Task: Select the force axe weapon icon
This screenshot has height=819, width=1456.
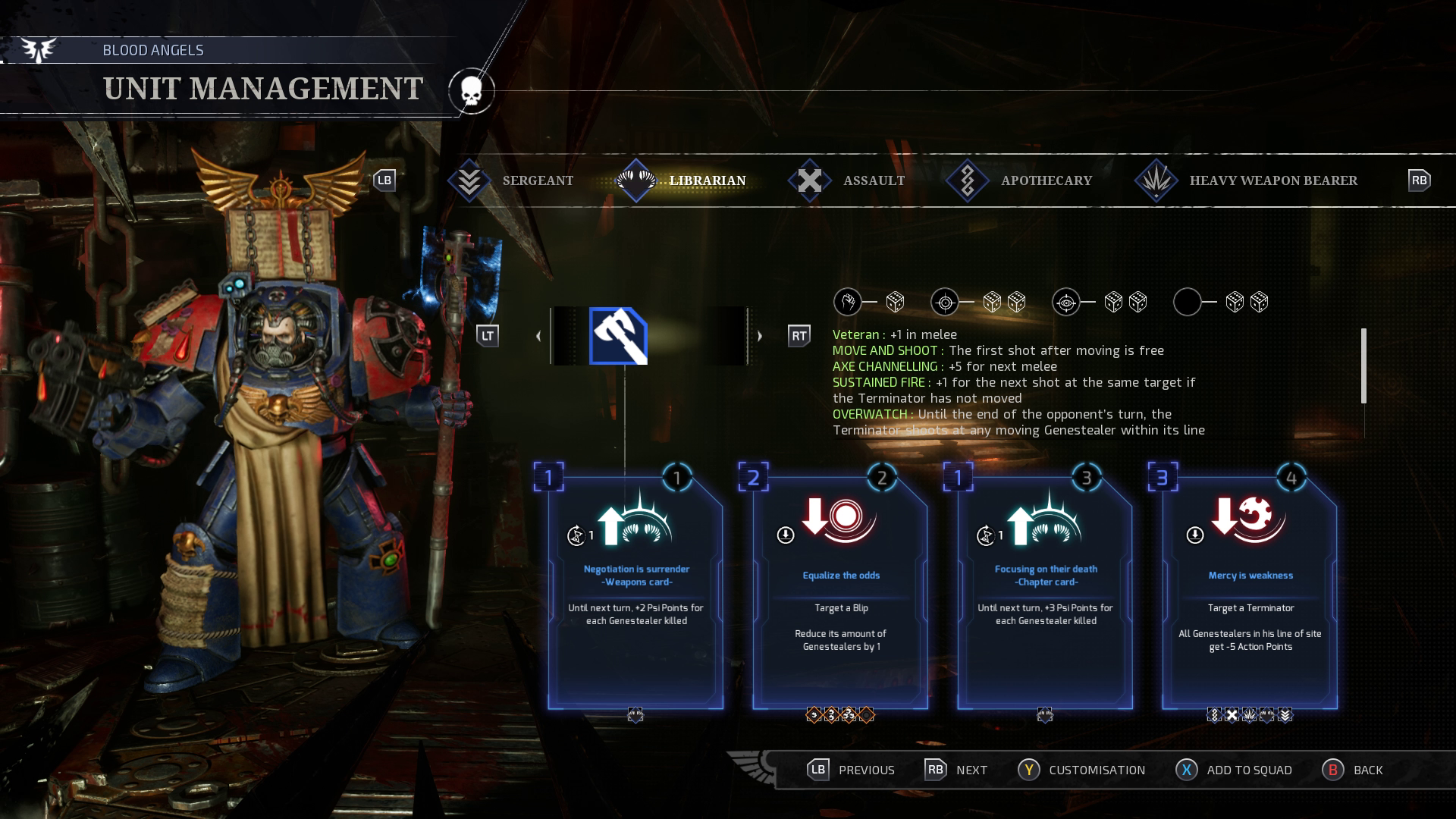Action: pyautogui.click(x=618, y=336)
